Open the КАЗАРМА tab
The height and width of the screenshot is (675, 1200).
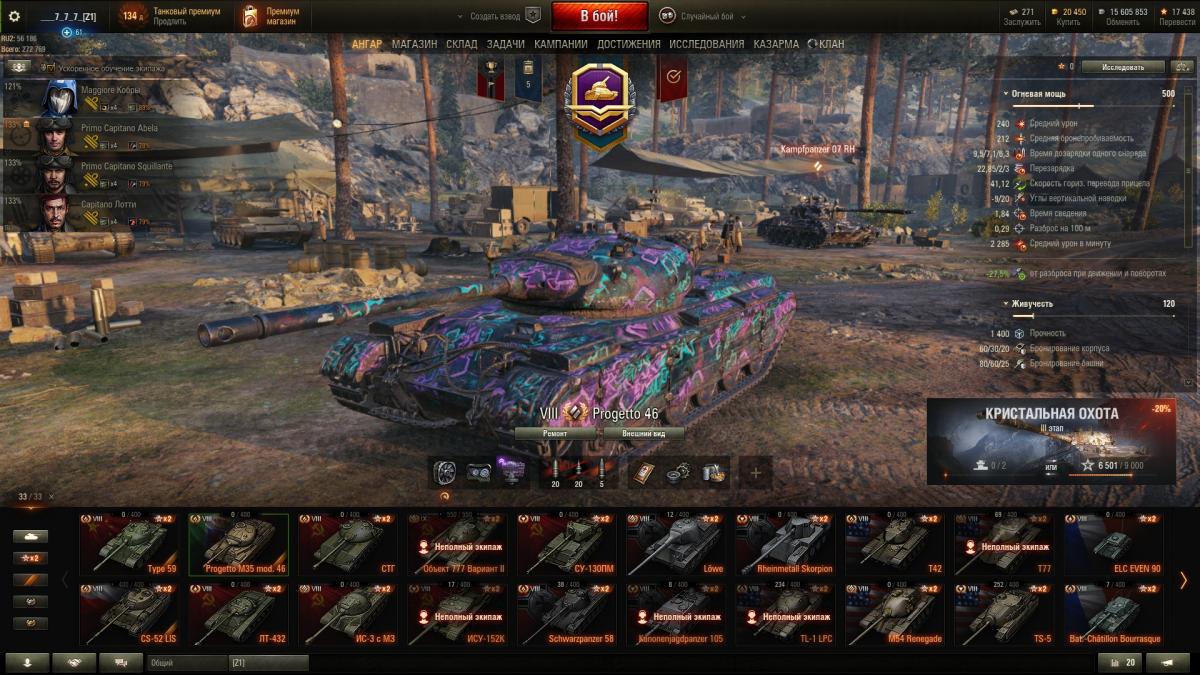coord(778,44)
